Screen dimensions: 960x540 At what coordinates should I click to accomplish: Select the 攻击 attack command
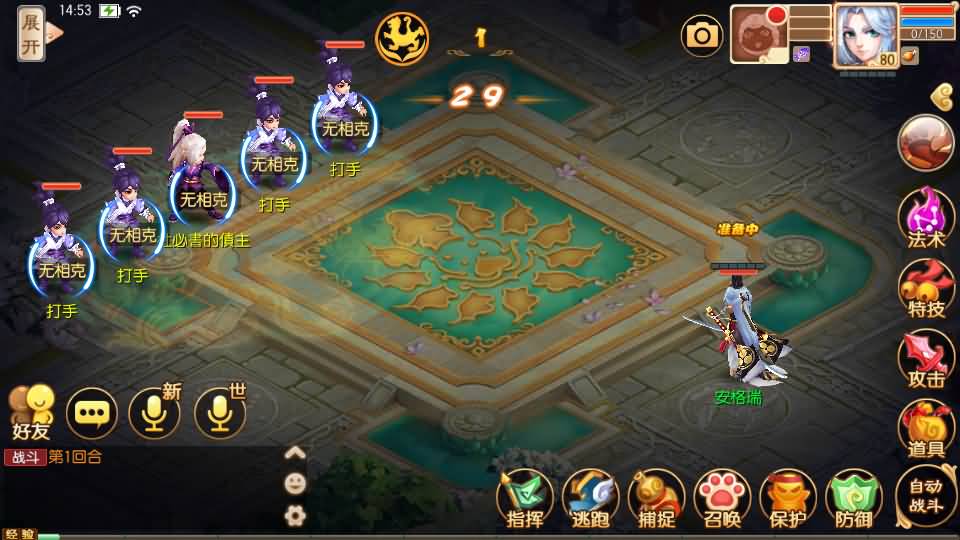pyautogui.click(x=926, y=358)
